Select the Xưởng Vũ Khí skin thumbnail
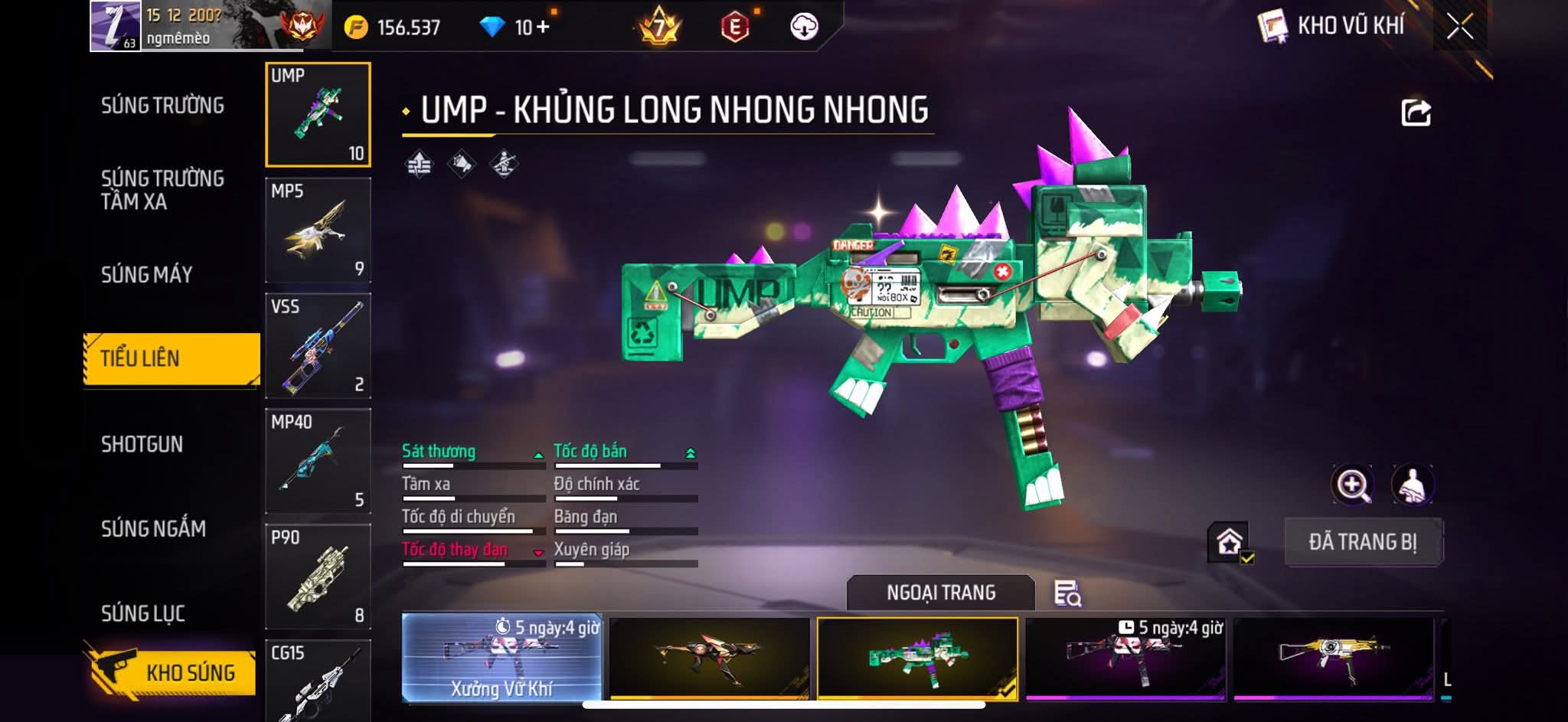This screenshot has width=1568, height=722. tap(501, 658)
